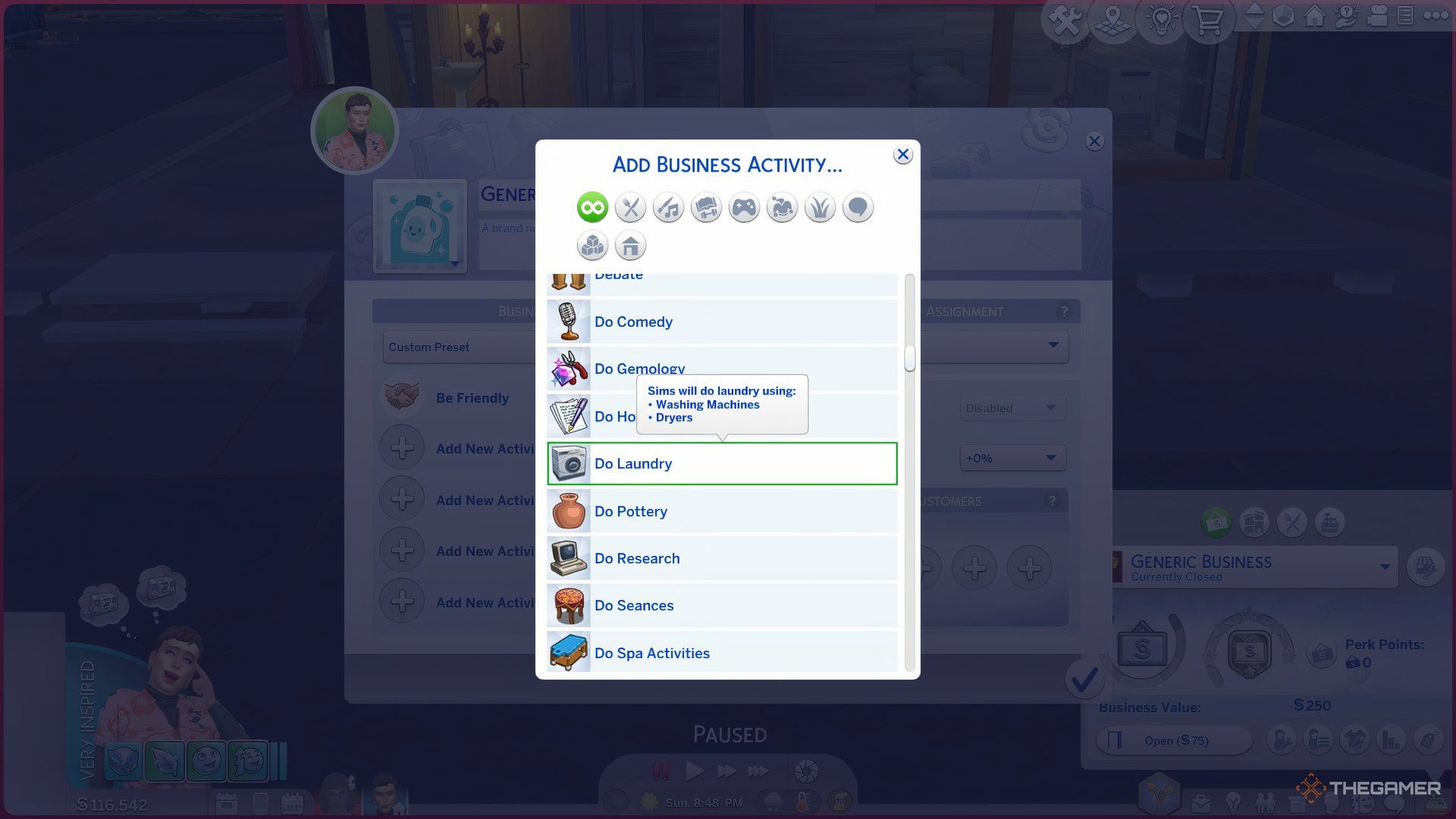Filter activities by fork and knife category
This screenshot has height=819, width=1456.
click(630, 208)
